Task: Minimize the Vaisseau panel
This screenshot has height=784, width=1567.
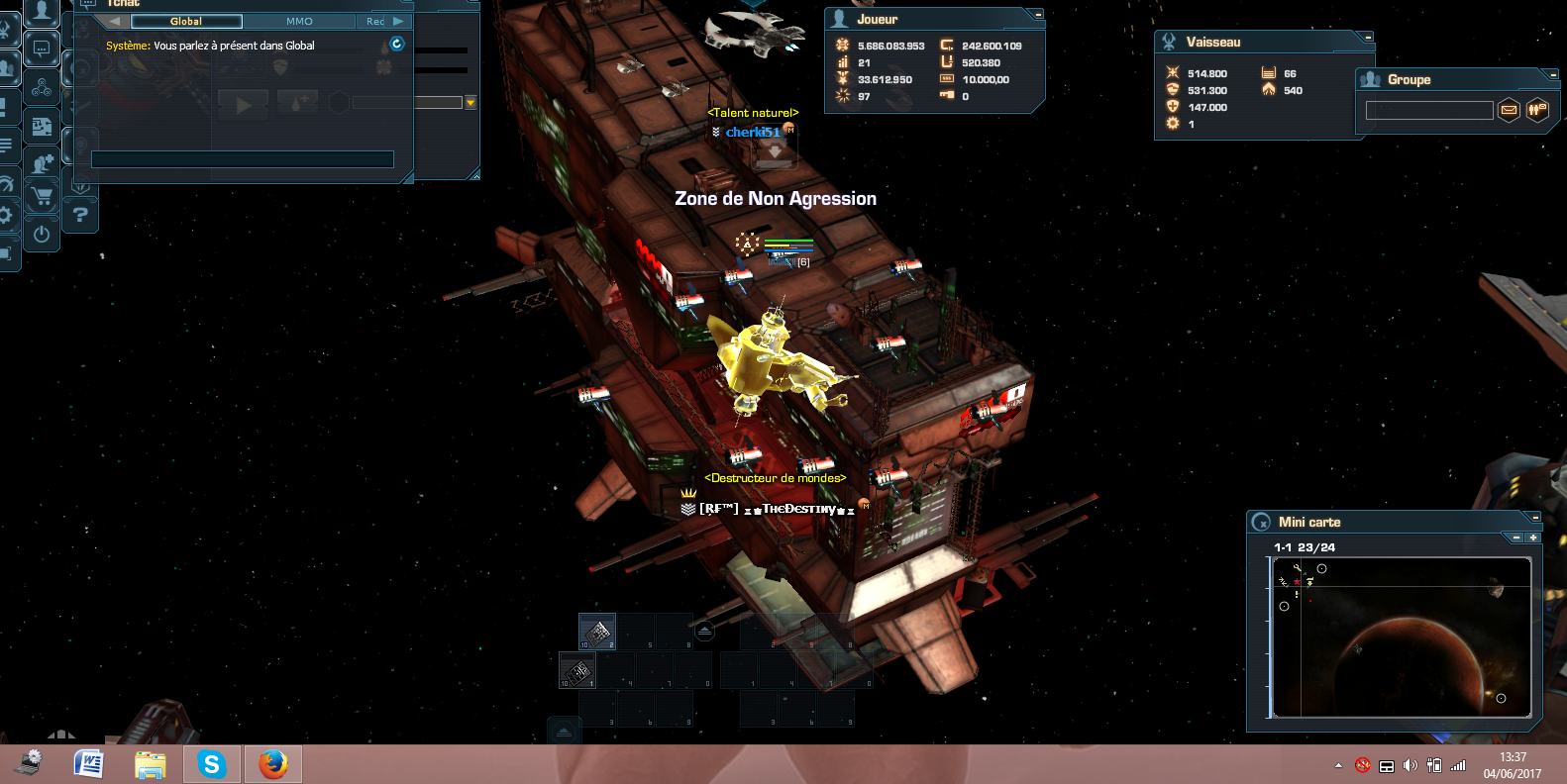Action: pos(1367,38)
